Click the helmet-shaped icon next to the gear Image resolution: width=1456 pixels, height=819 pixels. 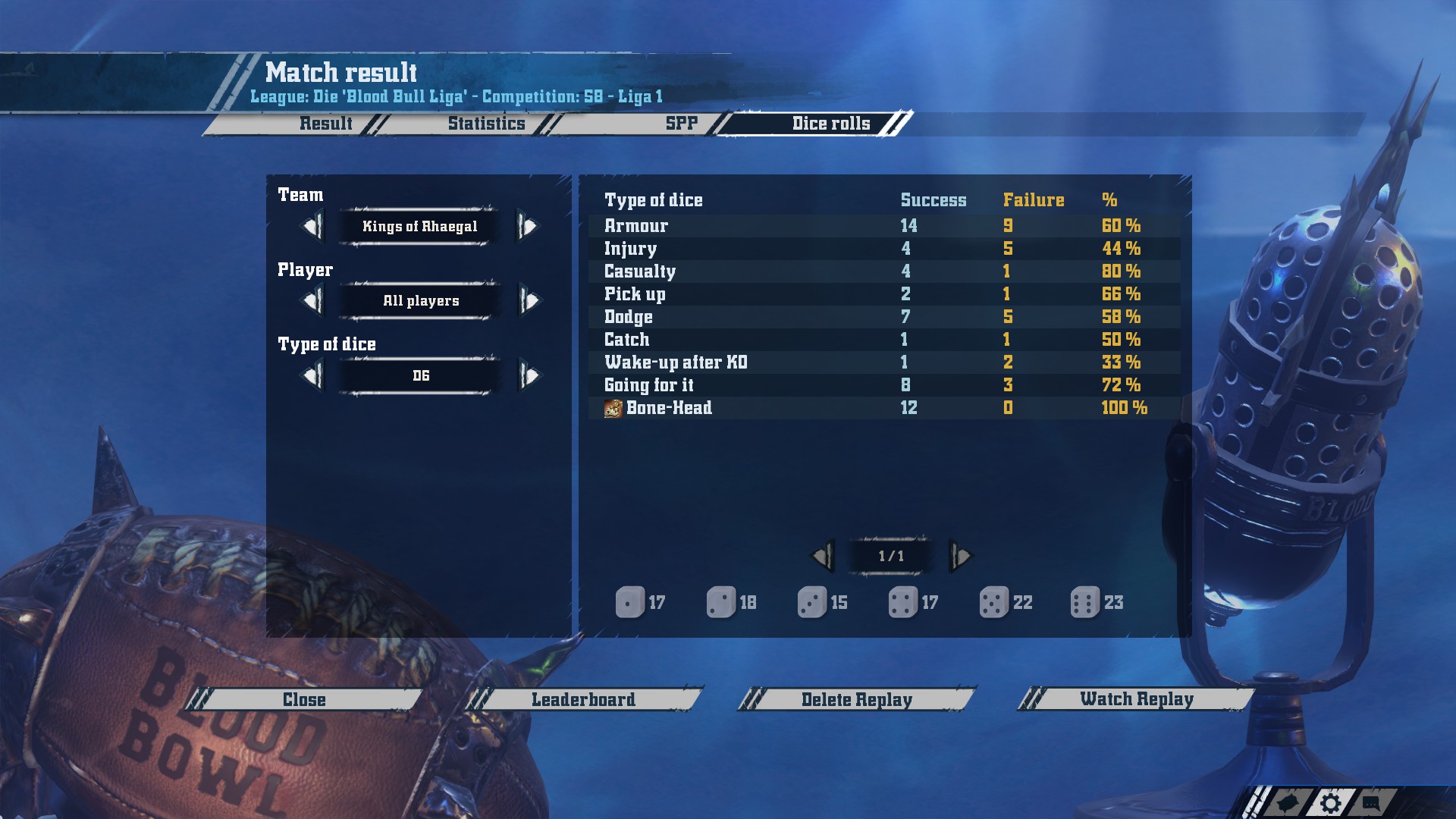(x=1289, y=803)
